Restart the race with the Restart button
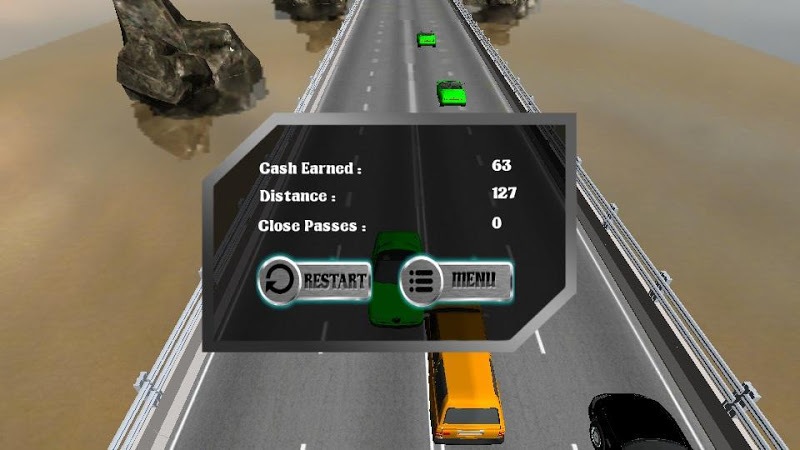800x450 pixels. pos(315,280)
